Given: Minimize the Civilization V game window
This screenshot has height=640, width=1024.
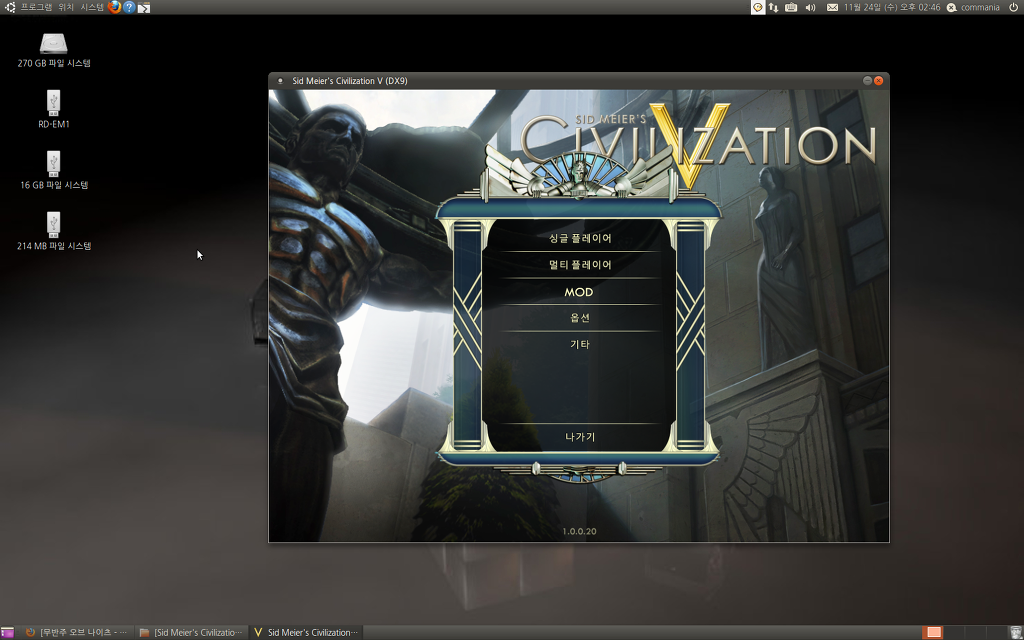Looking at the screenshot, I should coord(867,81).
